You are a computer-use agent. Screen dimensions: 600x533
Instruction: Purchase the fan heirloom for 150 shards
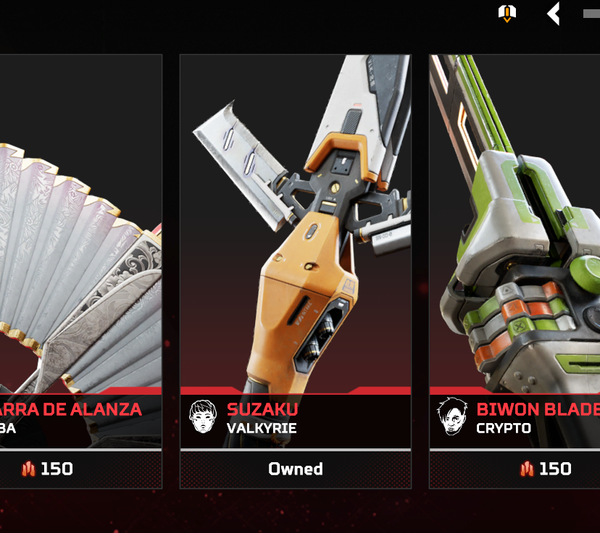click(47, 468)
